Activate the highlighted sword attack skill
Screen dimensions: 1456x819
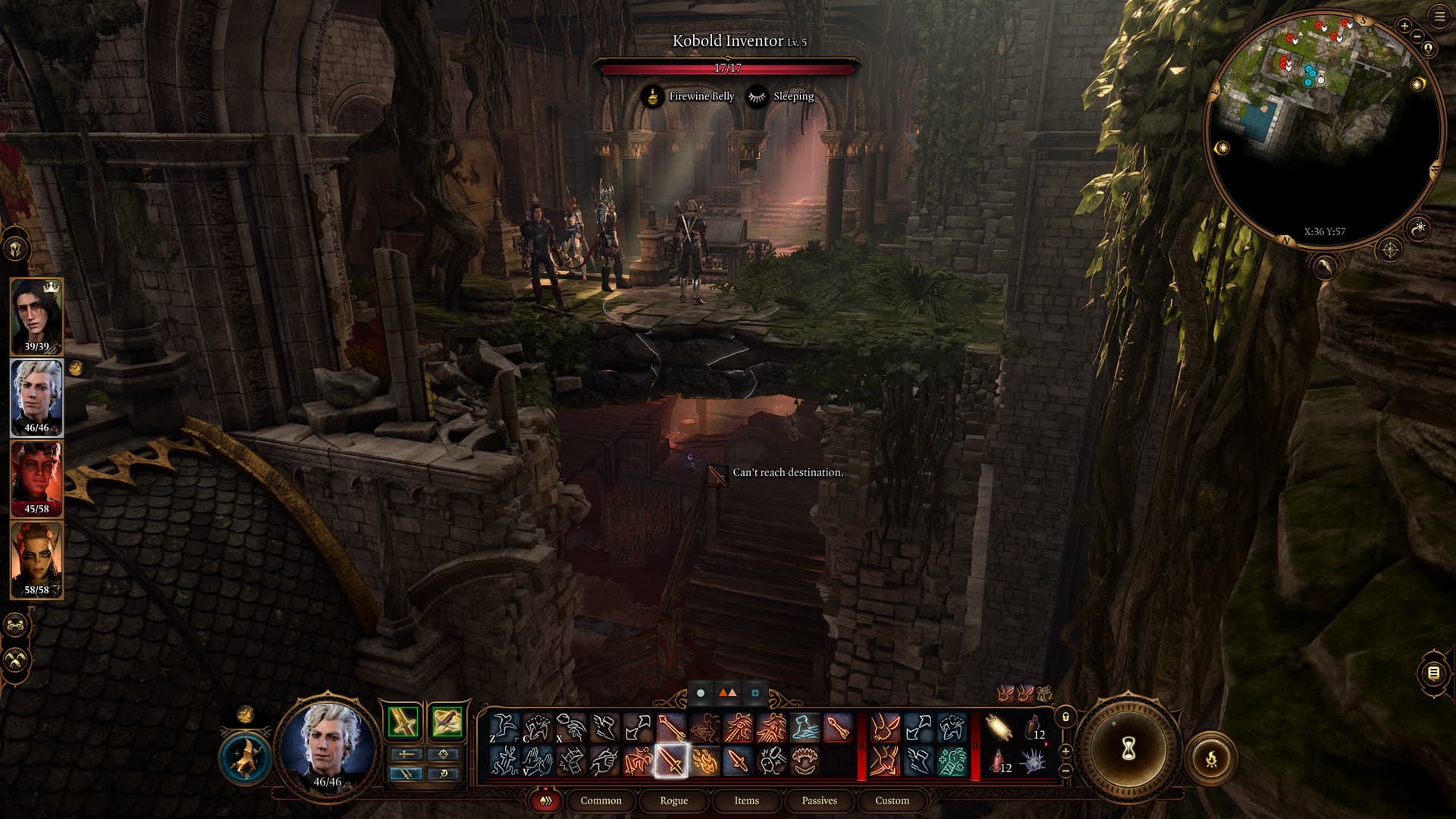point(671,761)
